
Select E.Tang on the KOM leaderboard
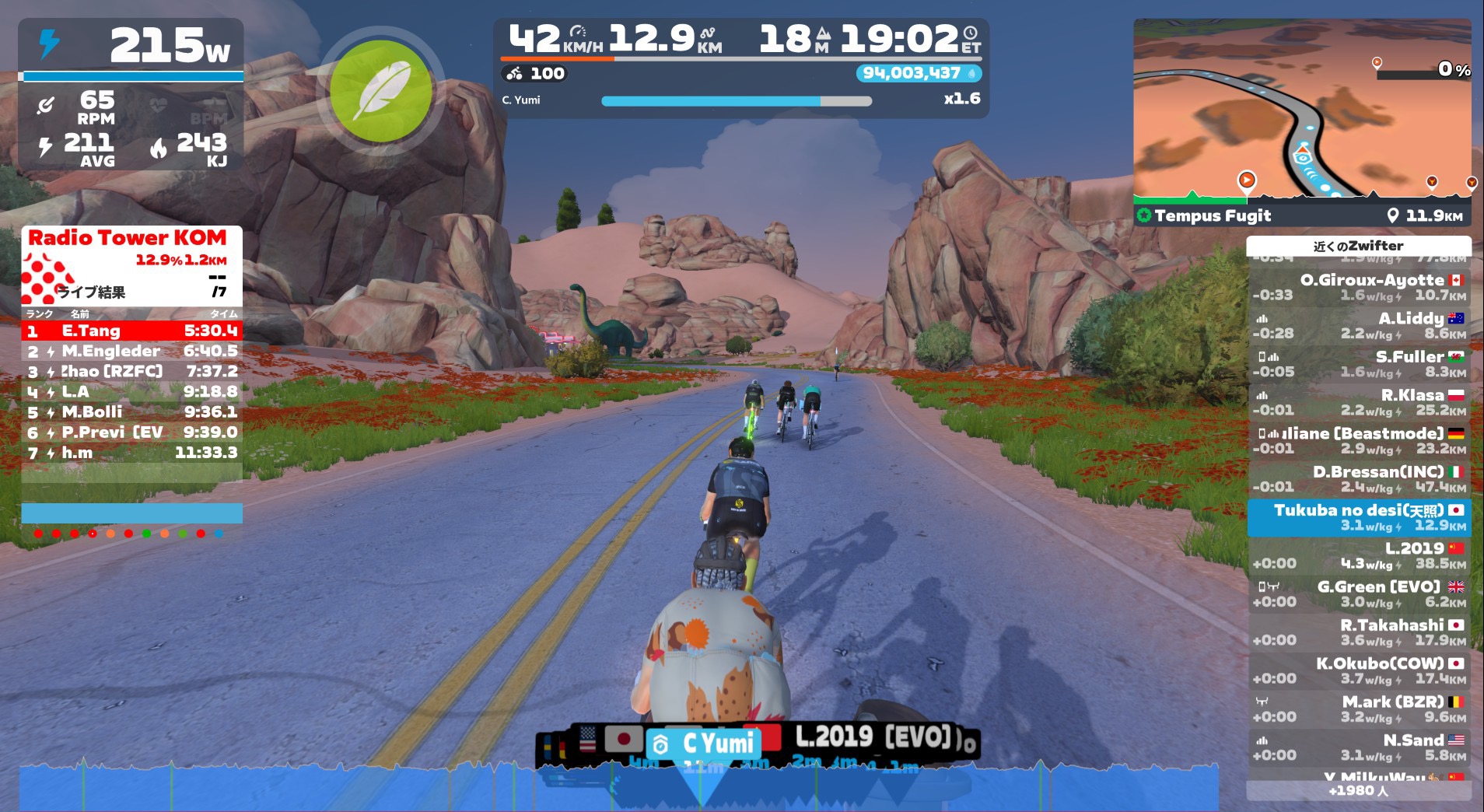(131, 331)
